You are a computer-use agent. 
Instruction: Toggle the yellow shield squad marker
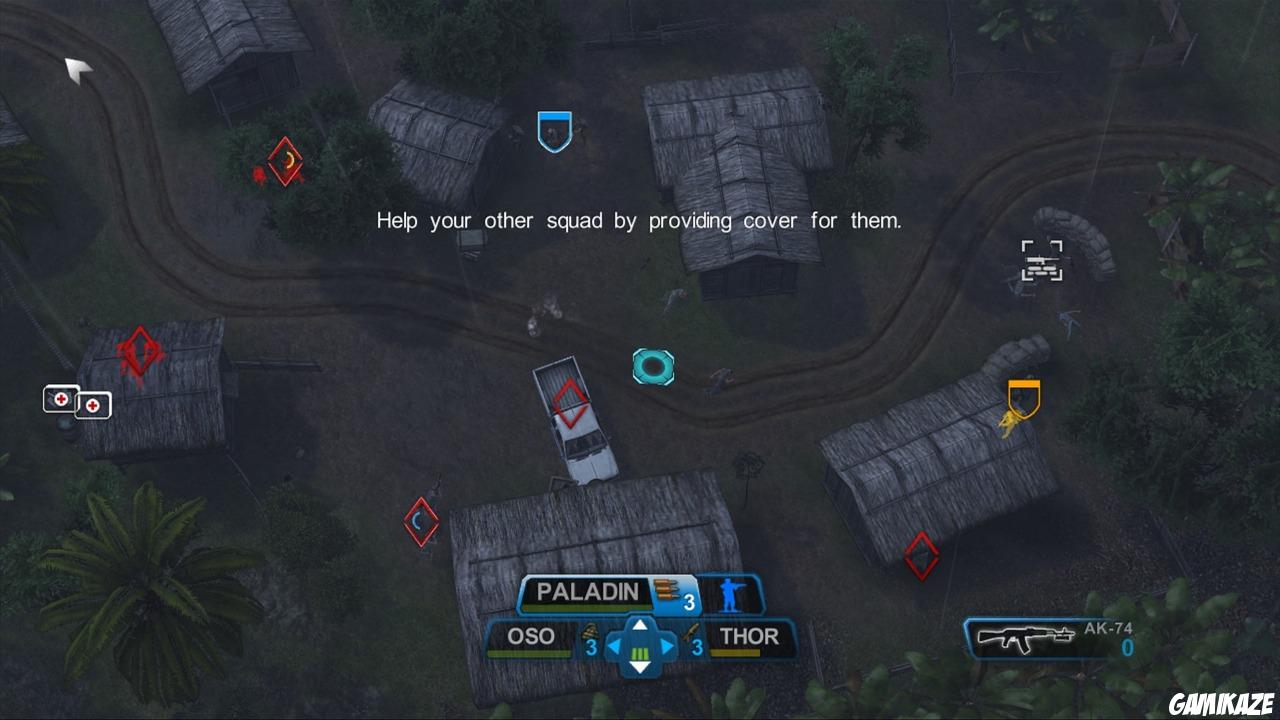1022,397
